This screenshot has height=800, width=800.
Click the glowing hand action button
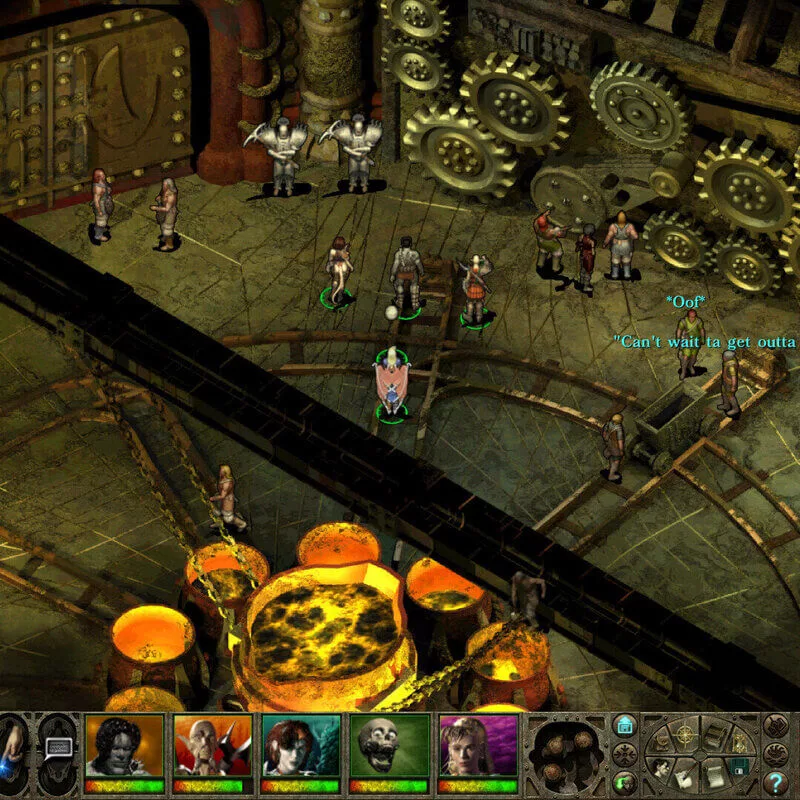(12, 750)
